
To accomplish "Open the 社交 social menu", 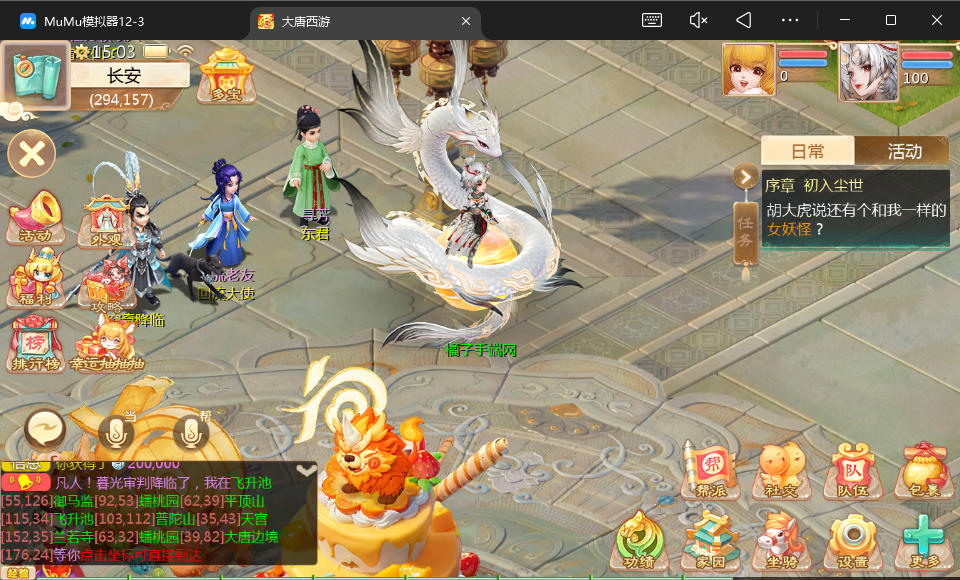I will (781, 470).
